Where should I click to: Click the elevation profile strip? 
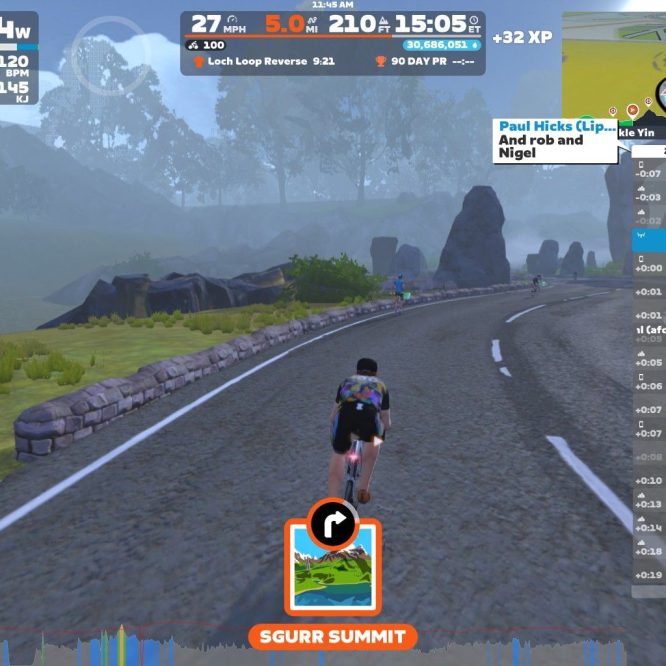(332, 648)
